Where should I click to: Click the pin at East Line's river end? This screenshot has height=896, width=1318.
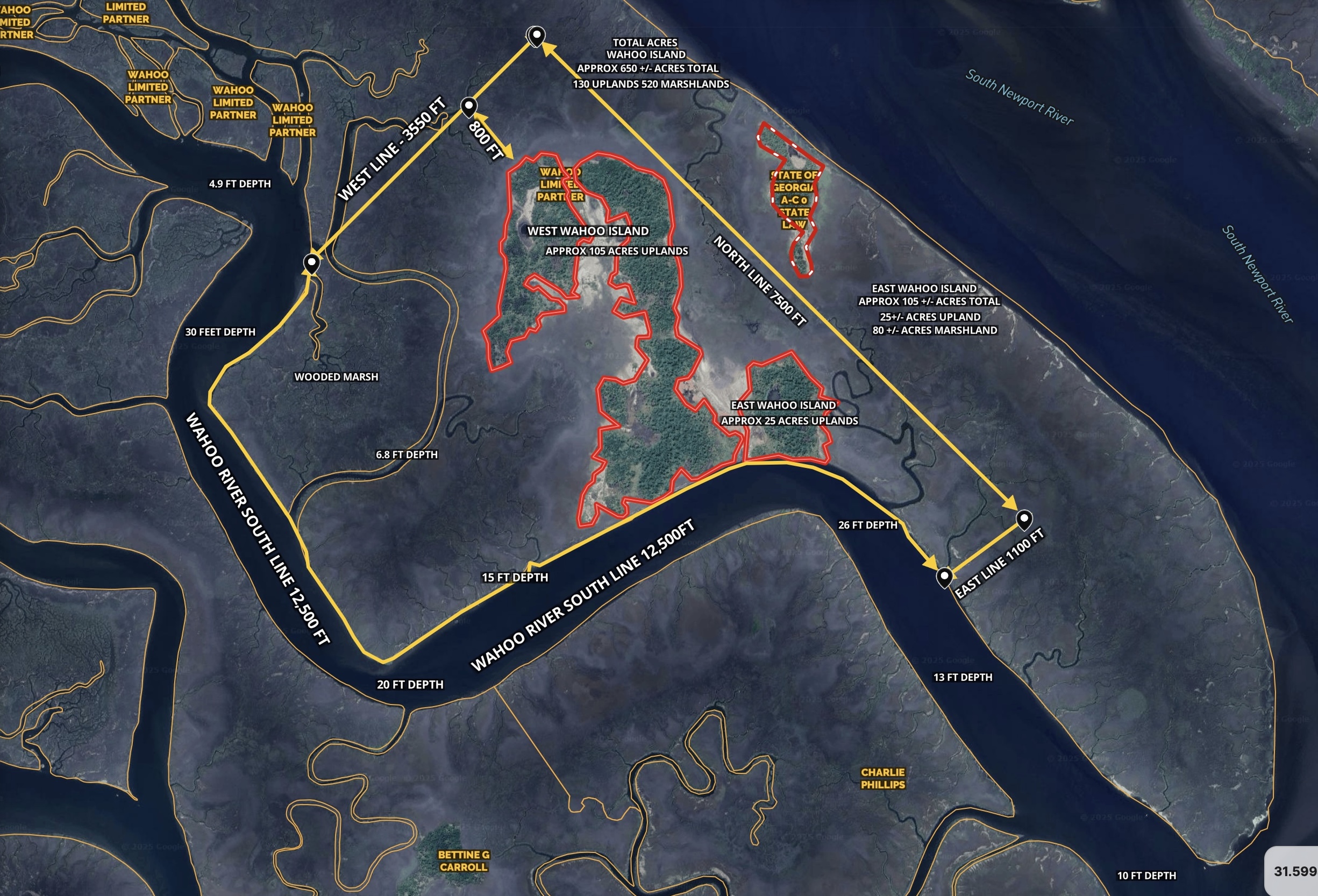click(x=944, y=577)
